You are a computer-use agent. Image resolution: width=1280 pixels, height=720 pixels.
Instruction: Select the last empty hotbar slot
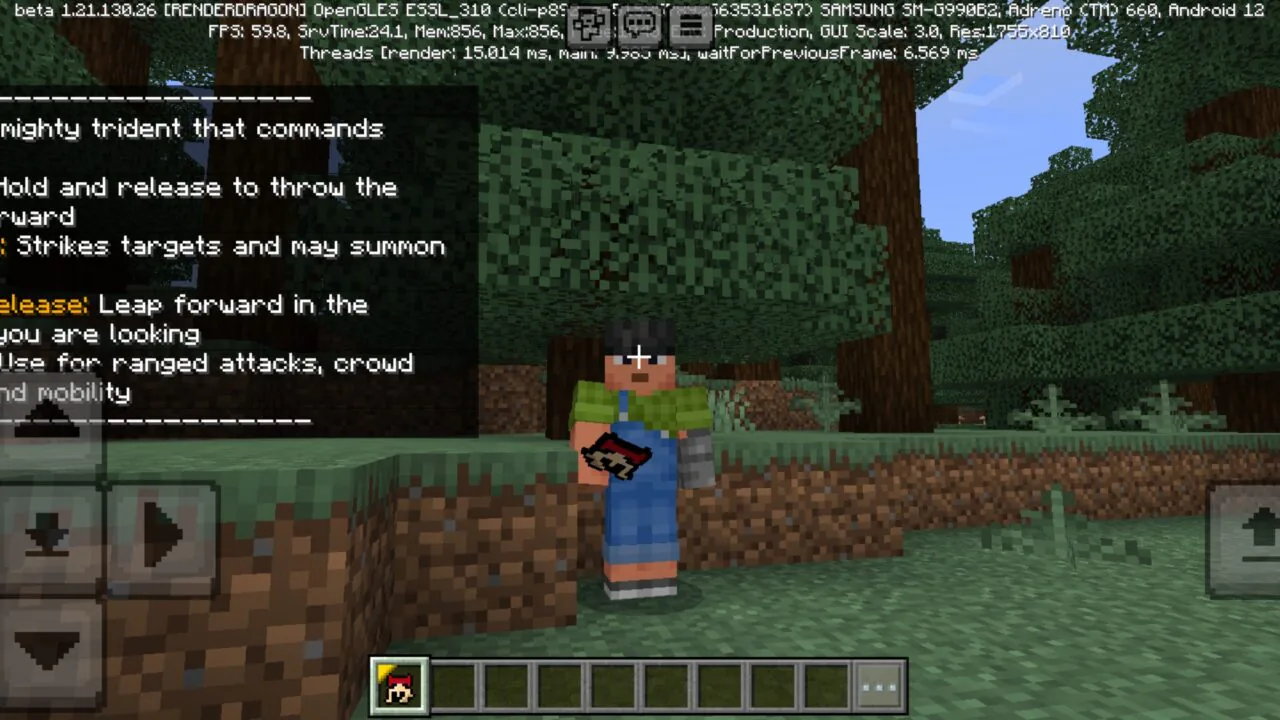(825, 684)
